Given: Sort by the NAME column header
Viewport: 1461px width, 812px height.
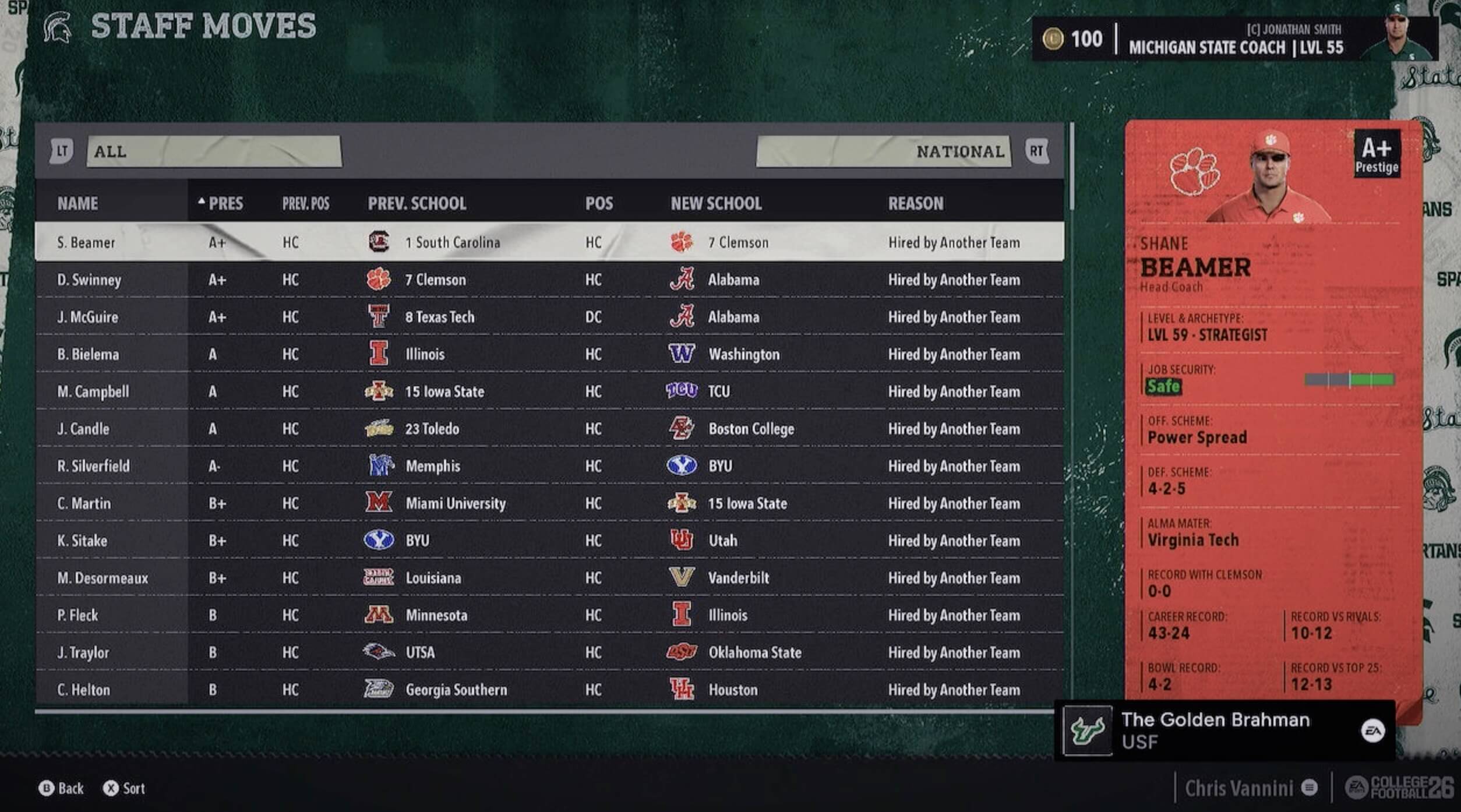Looking at the screenshot, I should pos(77,203).
